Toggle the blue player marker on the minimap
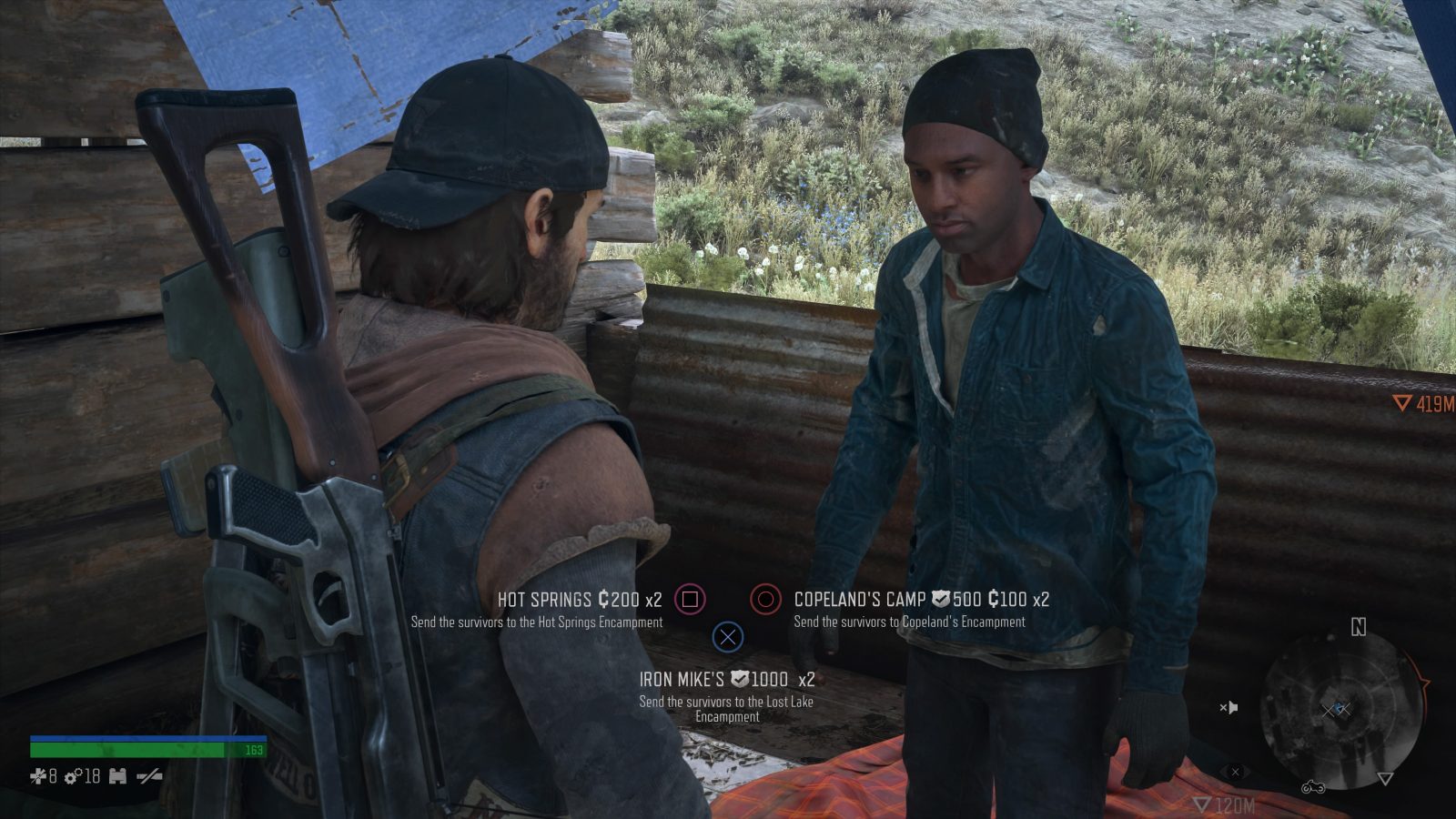The image size is (1456, 819). 1338,708
